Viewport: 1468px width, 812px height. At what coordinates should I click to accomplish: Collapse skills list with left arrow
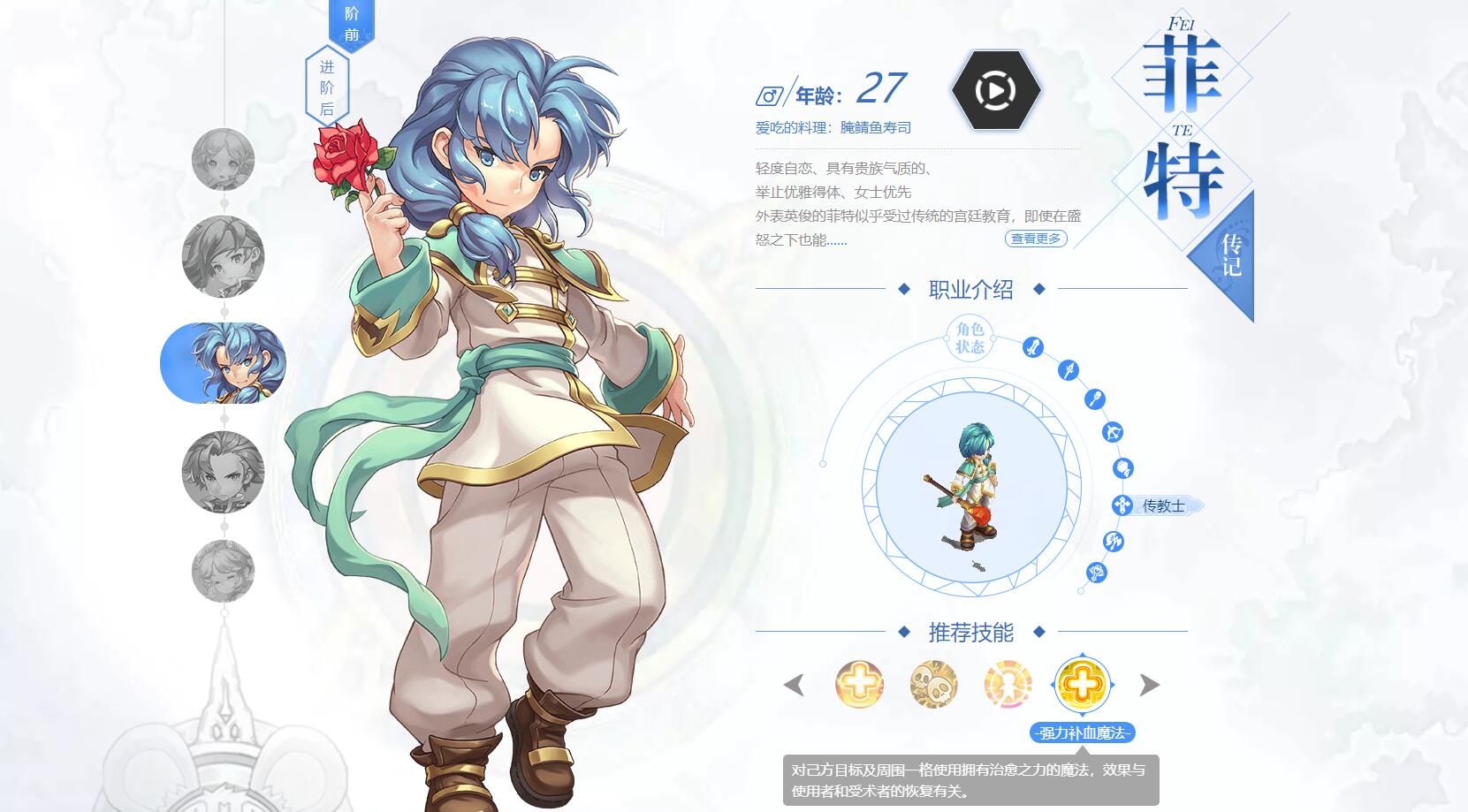[x=793, y=686]
